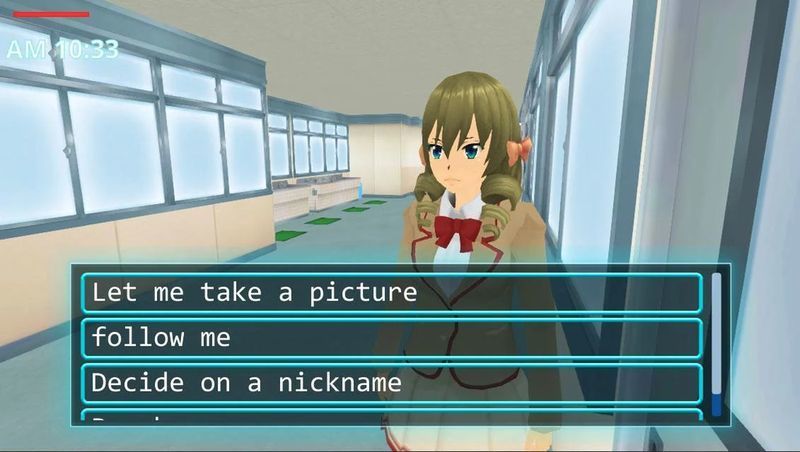Choose the "Let me take a picture" option

(392, 293)
